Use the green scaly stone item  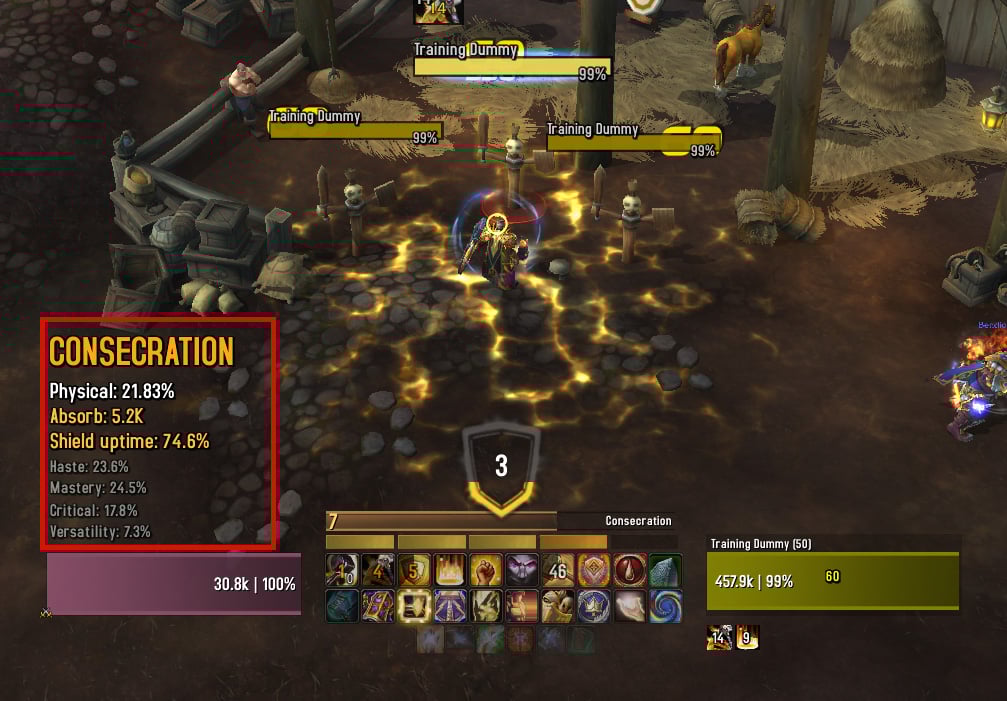[665, 570]
